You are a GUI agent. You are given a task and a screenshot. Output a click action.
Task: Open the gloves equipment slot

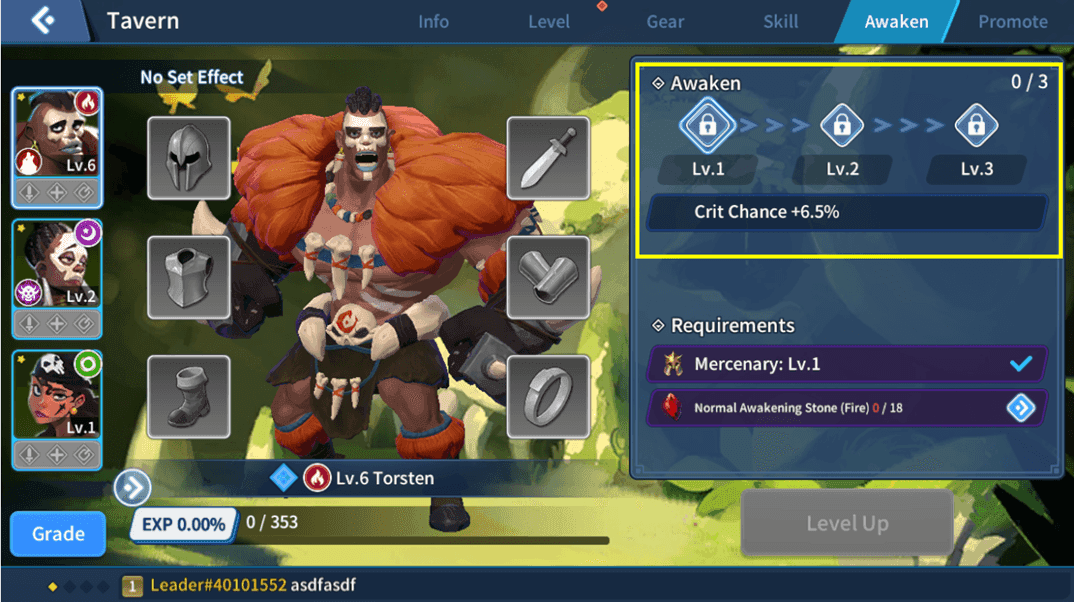(x=547, y=278)
